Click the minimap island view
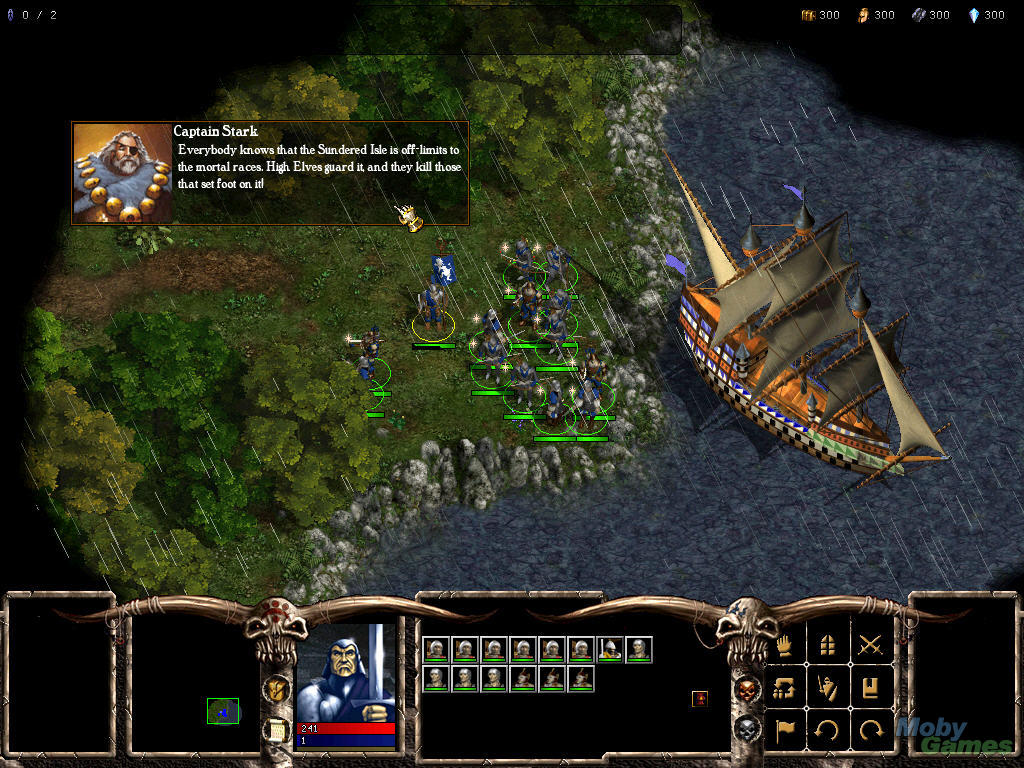The width and height of the screenshot is (1024, 768). pyautogui.click(x=223, y=711)
